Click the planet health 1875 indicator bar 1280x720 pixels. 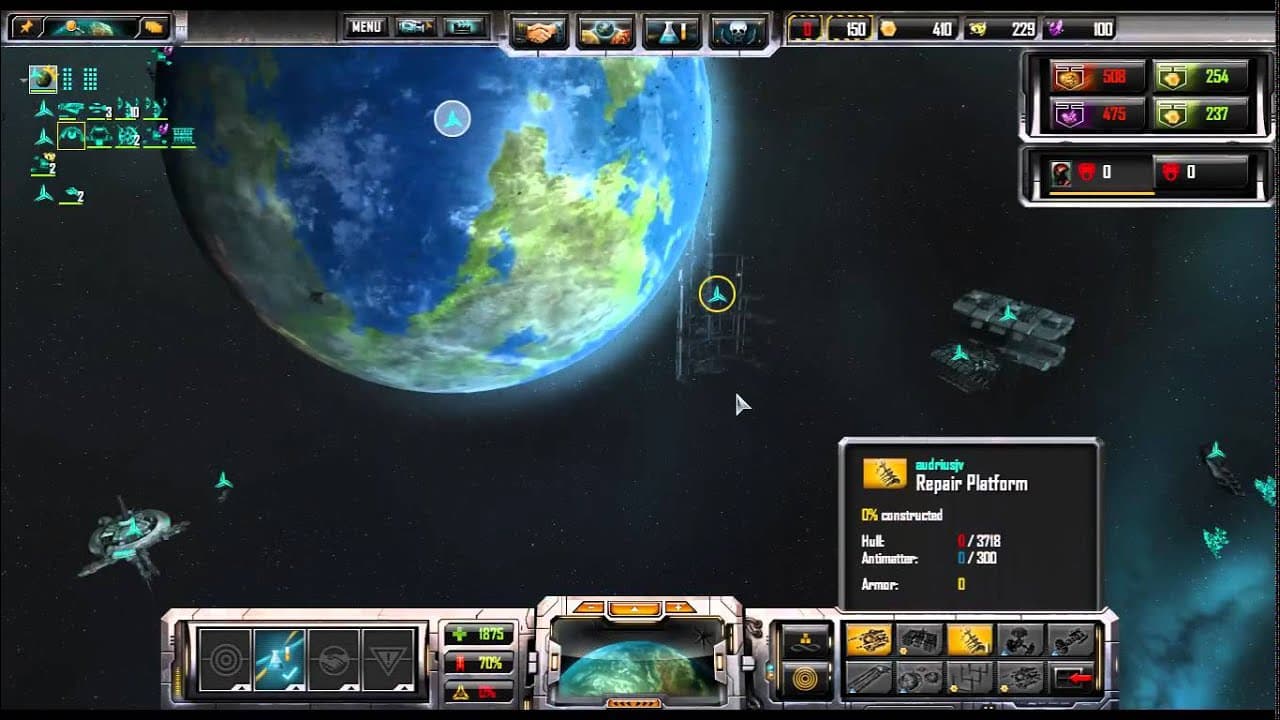point(481,632)
